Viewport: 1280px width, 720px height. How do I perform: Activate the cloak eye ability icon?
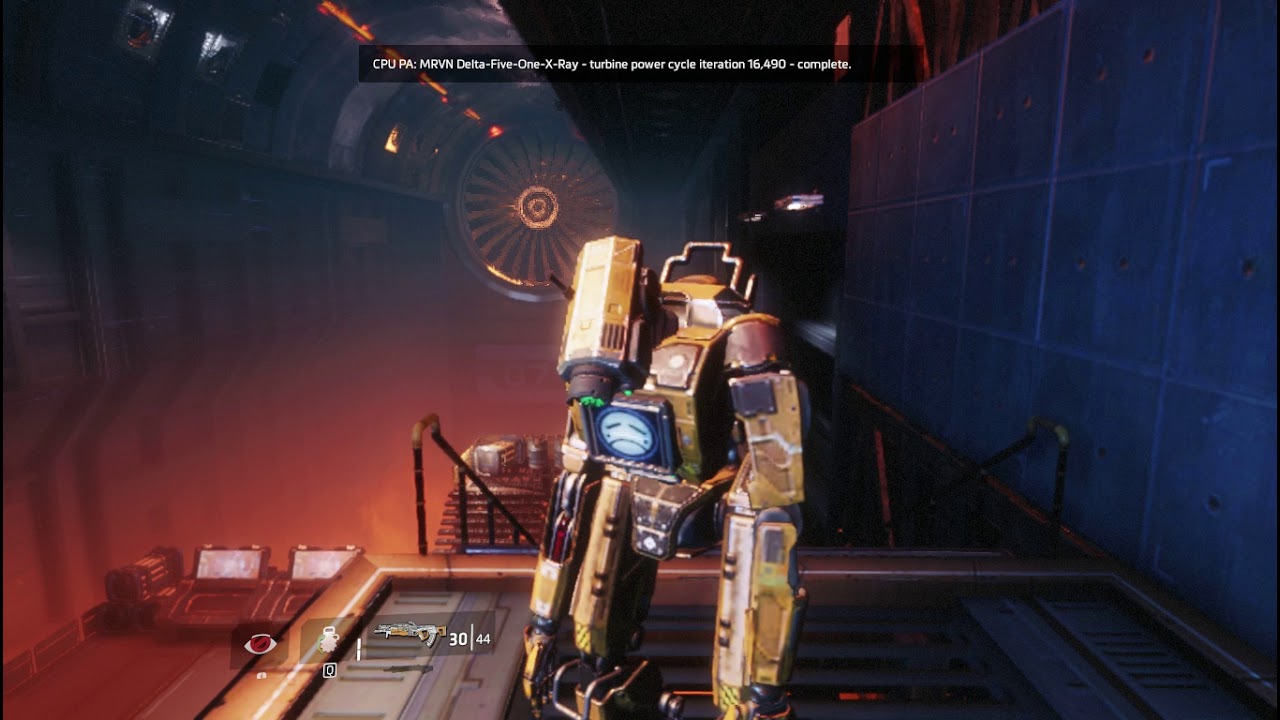(x=260, y=644)
